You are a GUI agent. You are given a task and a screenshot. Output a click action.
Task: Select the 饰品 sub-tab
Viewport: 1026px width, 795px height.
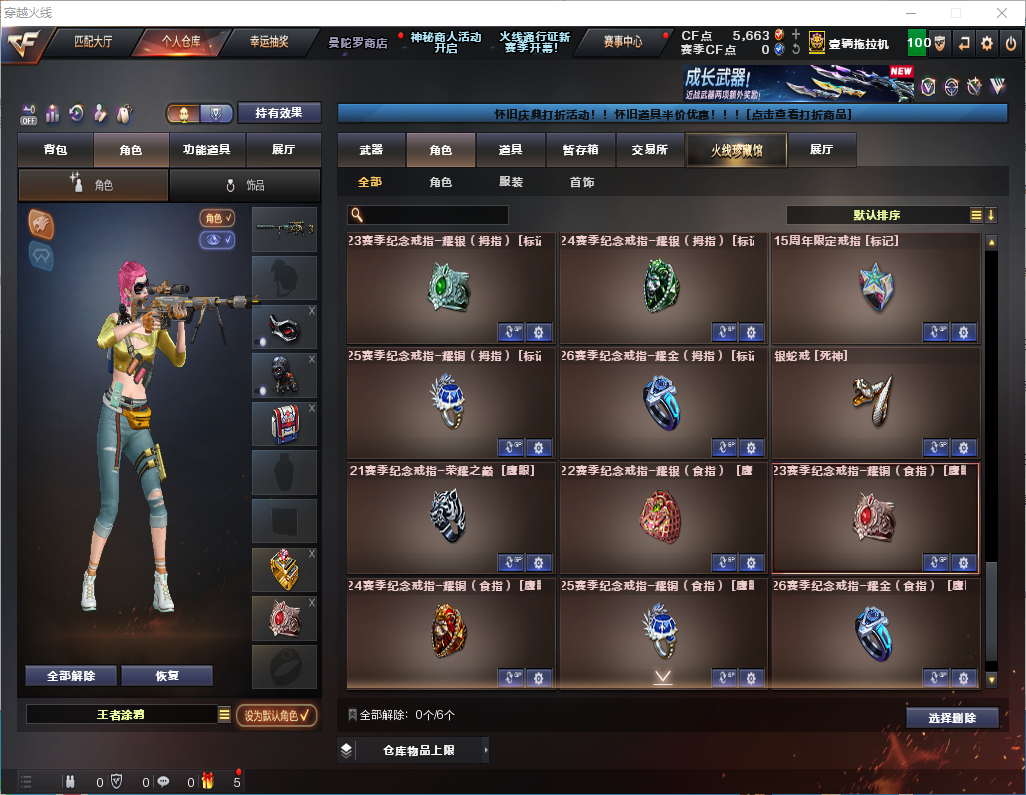point(245,185)
